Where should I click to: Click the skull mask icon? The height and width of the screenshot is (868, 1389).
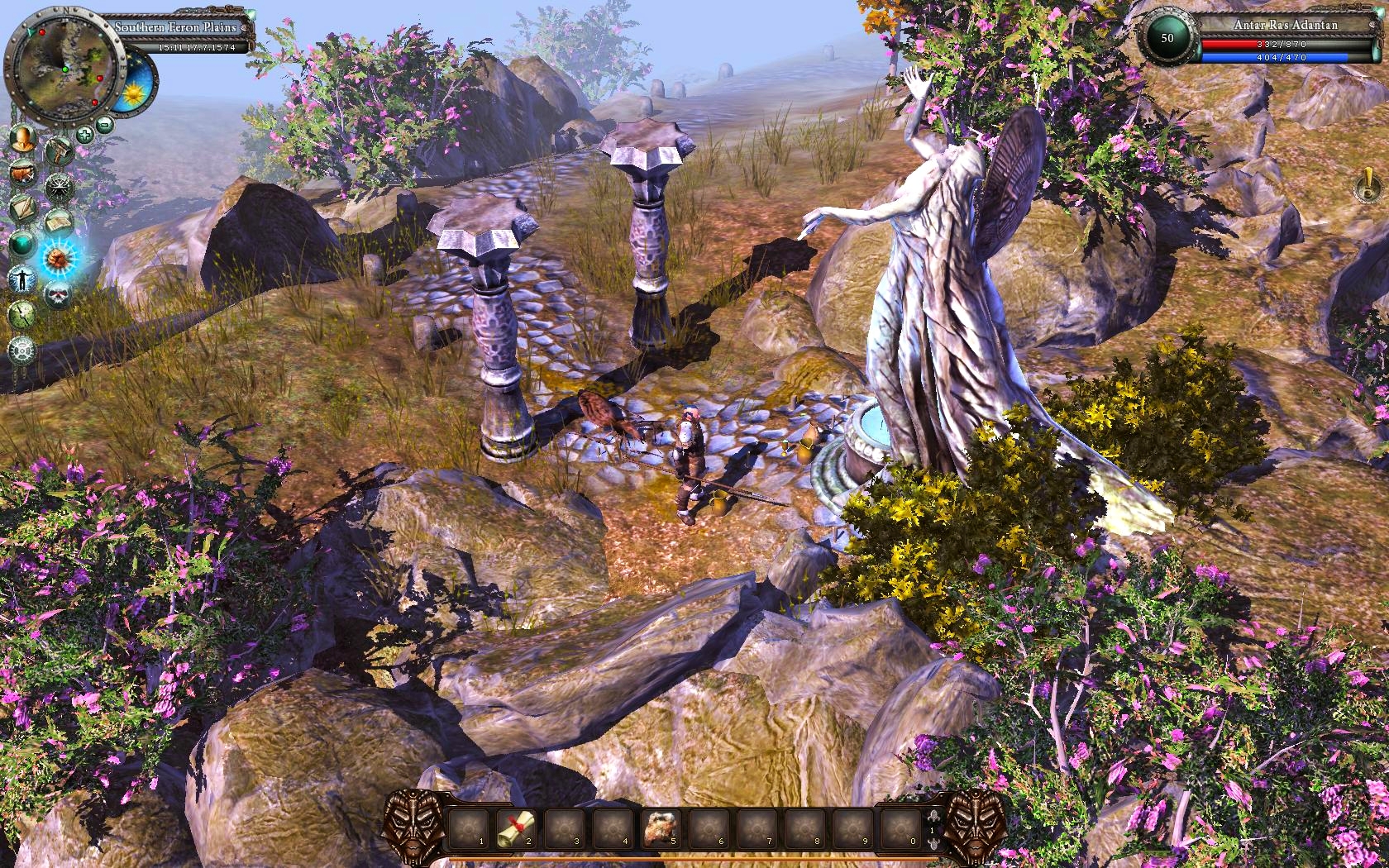[x=58, y=293]
